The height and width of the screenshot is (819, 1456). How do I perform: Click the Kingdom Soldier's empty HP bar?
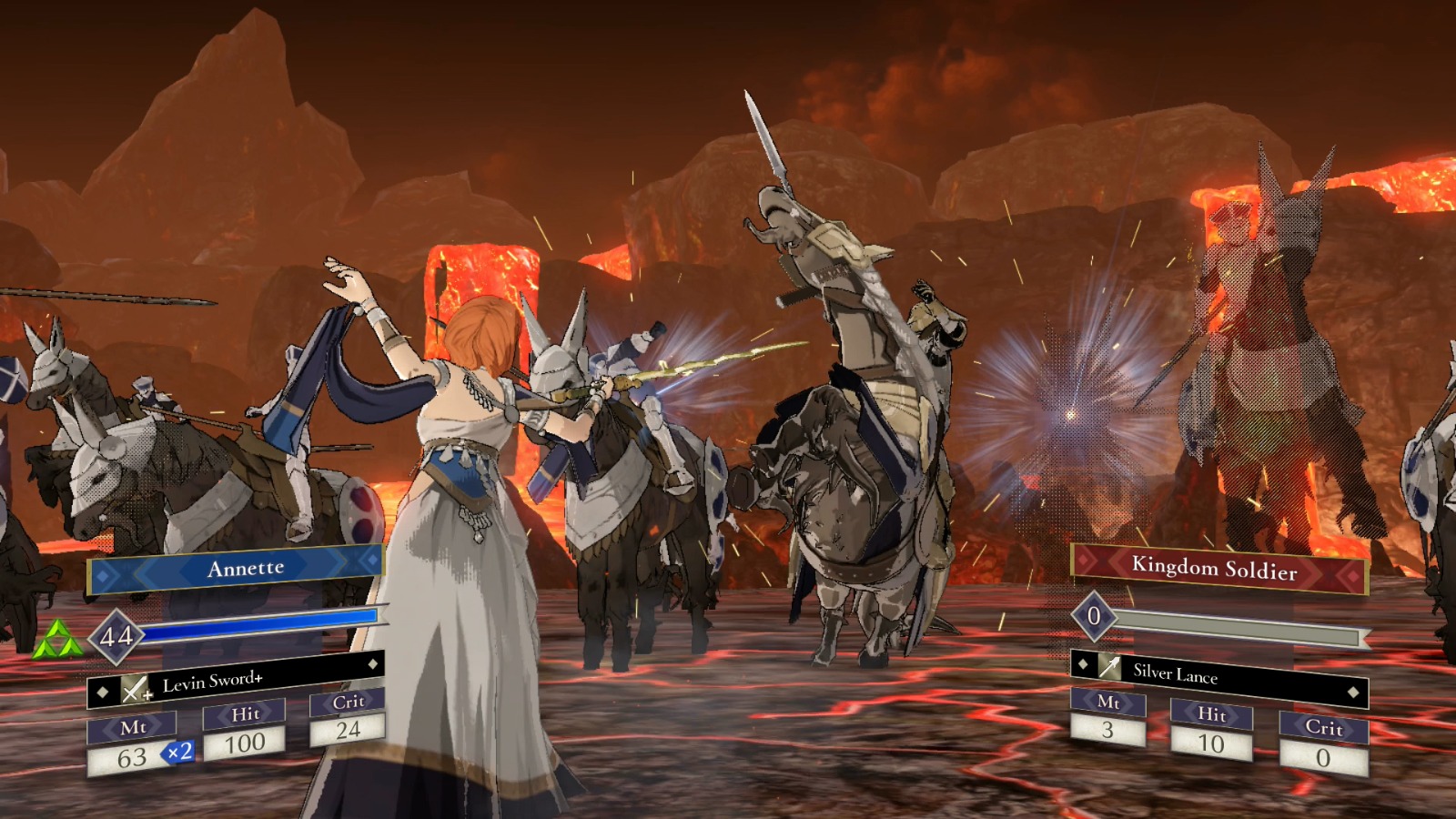tap(1238, 624)
